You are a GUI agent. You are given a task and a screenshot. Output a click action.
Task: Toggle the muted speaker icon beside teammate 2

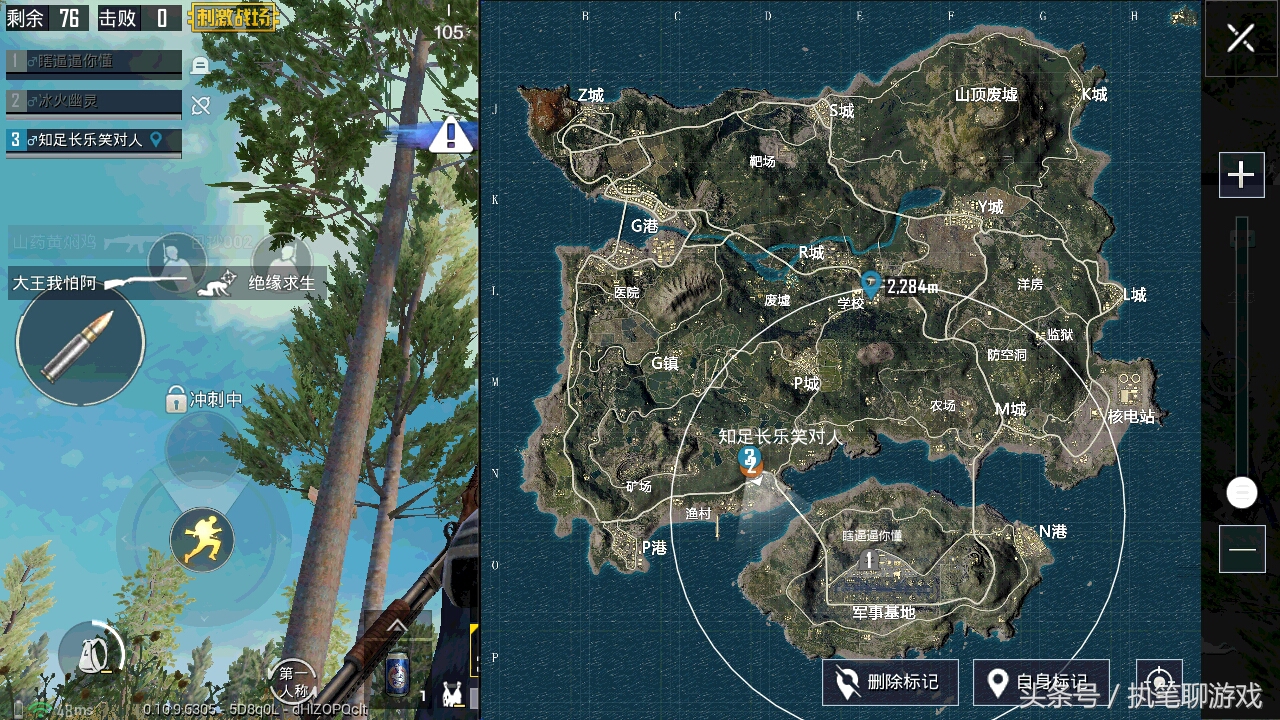click(x=201, y=105)
